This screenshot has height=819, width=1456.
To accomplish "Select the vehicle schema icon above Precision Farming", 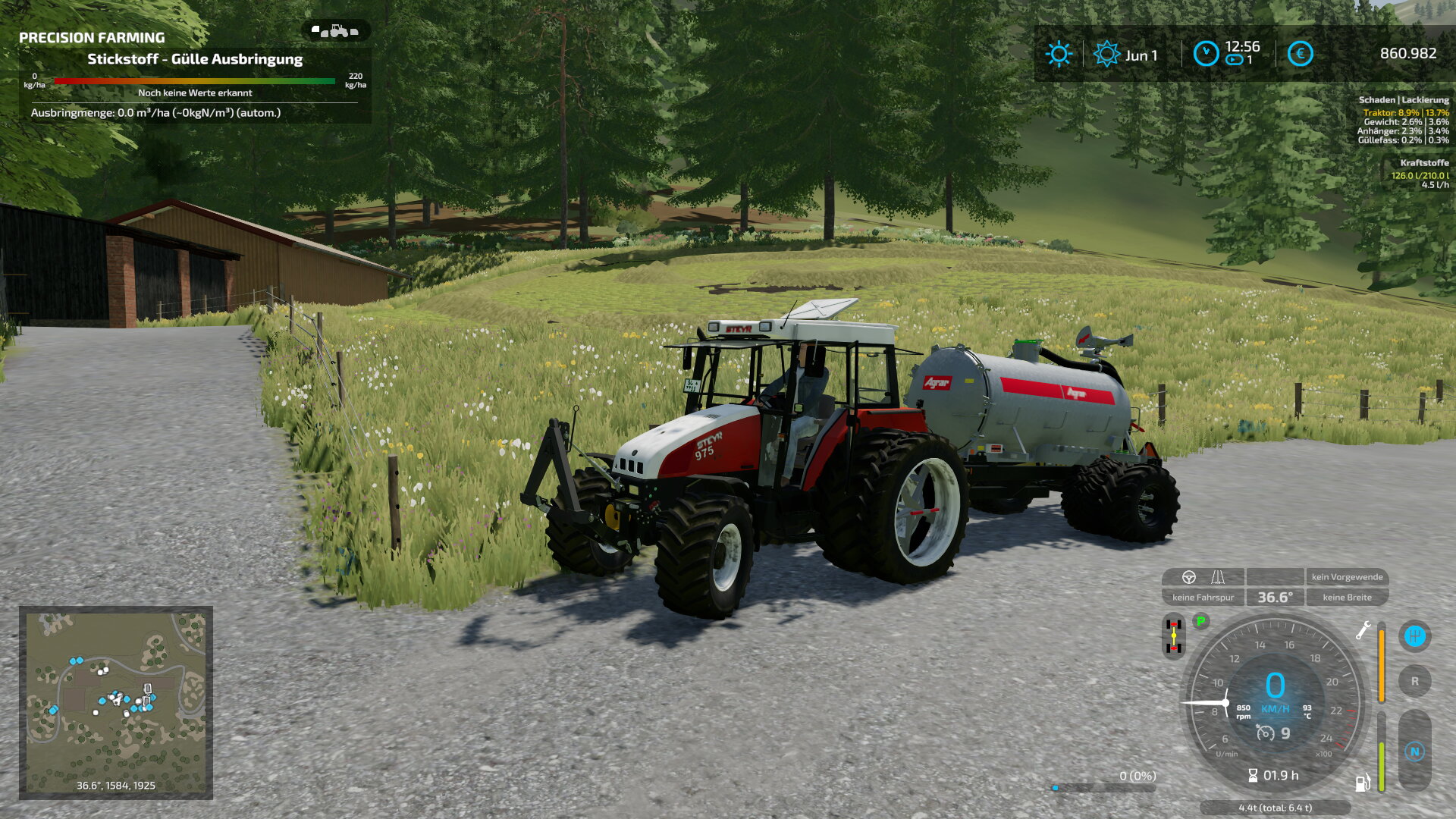I will coord(335,31).
